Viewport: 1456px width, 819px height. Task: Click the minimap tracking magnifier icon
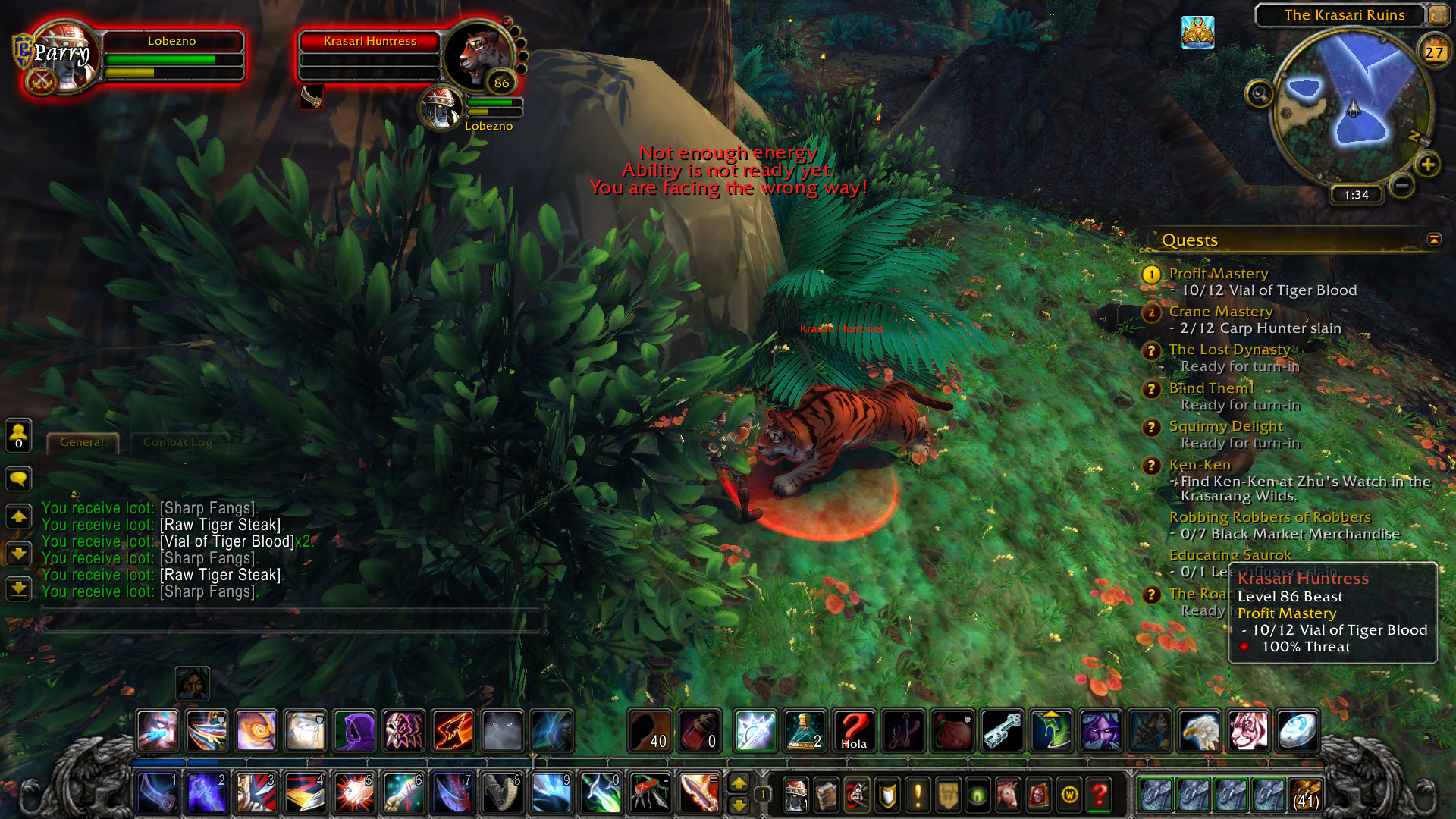click(x=1260, y=94)
